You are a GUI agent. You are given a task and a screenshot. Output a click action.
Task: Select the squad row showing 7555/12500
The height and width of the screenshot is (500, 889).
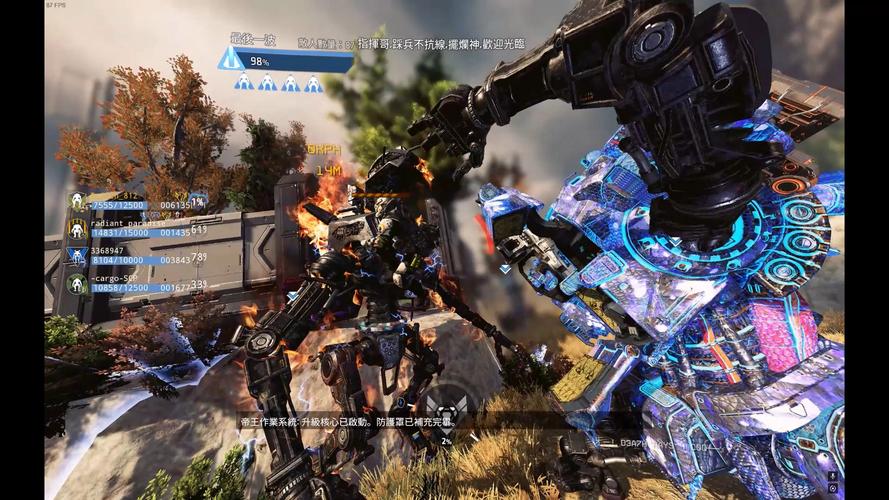(130, 202)
